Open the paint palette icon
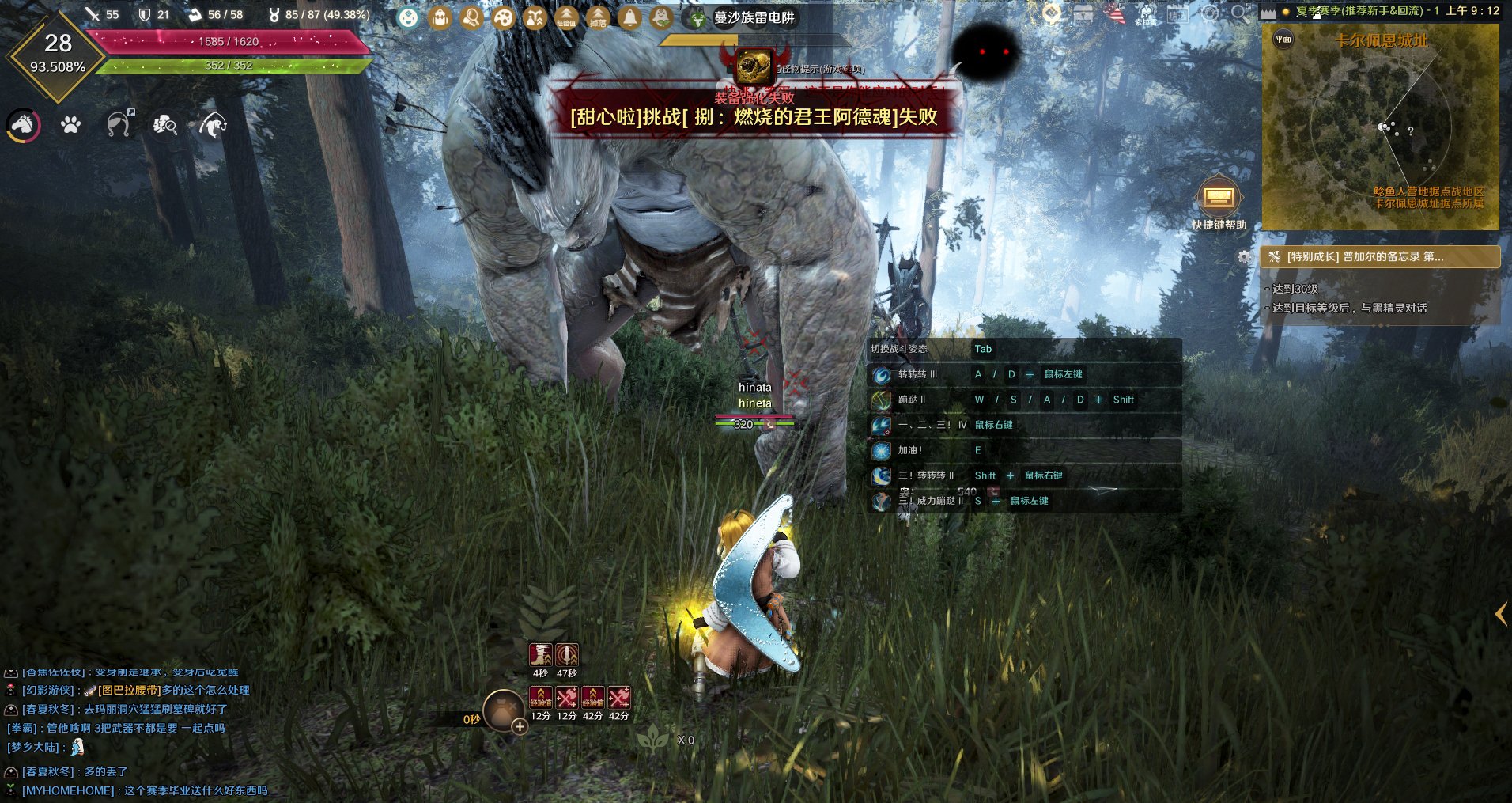 pyautogui.click(x=503, y=17)
